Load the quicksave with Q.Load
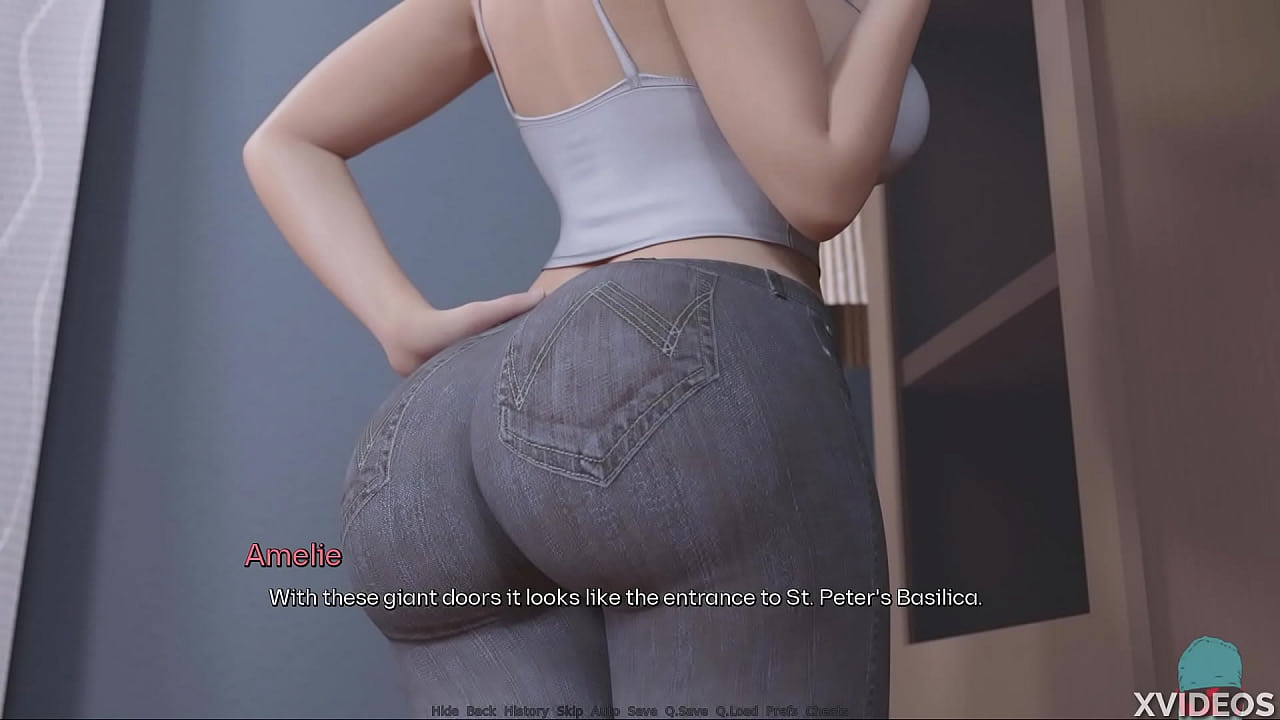This screenshot has height=720, width=1280. point(737,711)
